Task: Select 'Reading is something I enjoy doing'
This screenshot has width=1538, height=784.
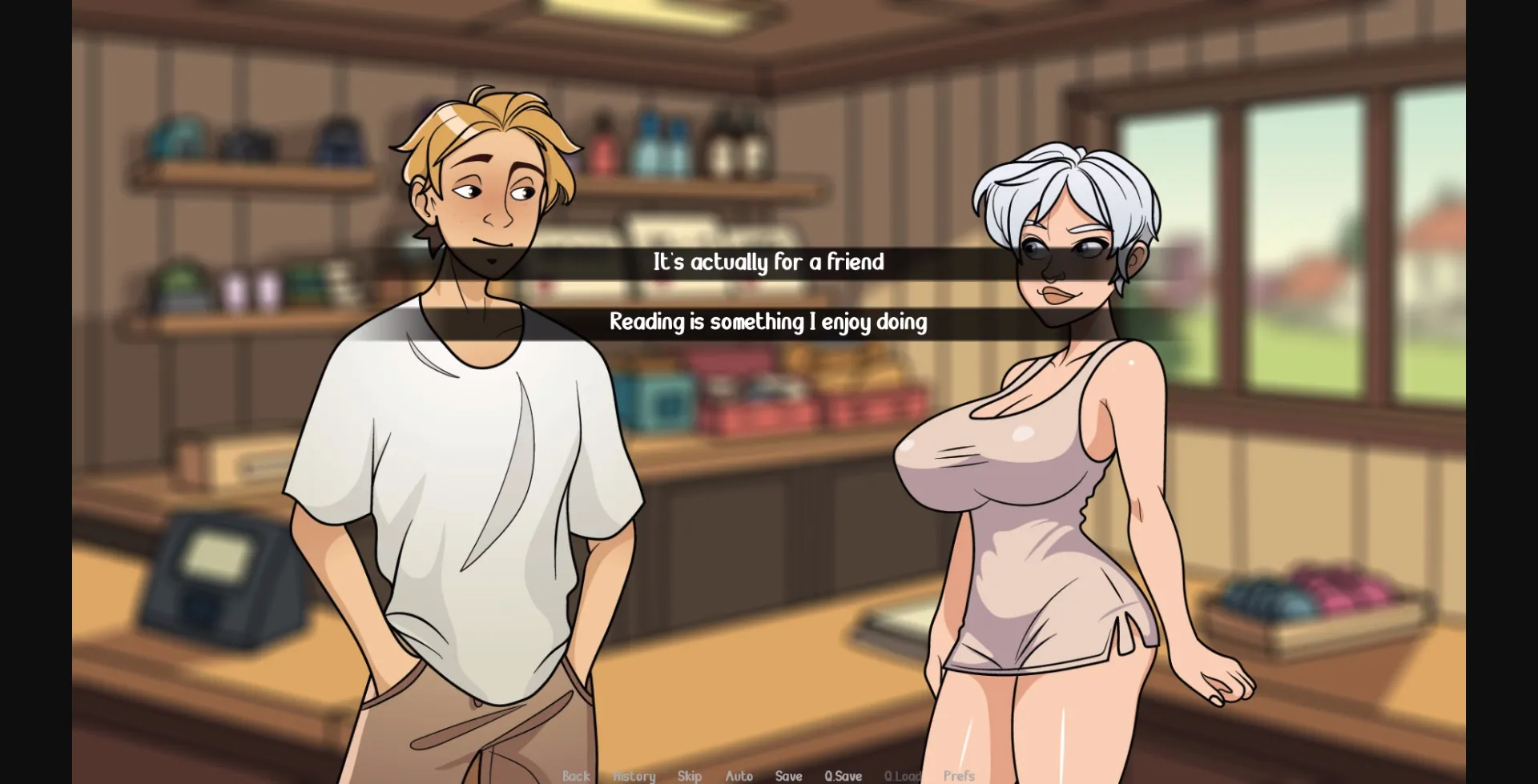Action: [x=769, y=322]
